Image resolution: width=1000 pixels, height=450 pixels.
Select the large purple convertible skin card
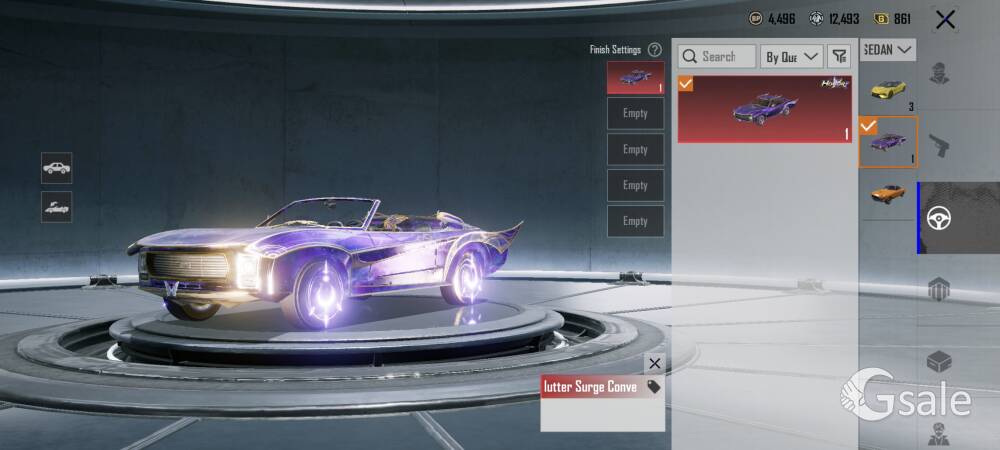pos(765,108)
